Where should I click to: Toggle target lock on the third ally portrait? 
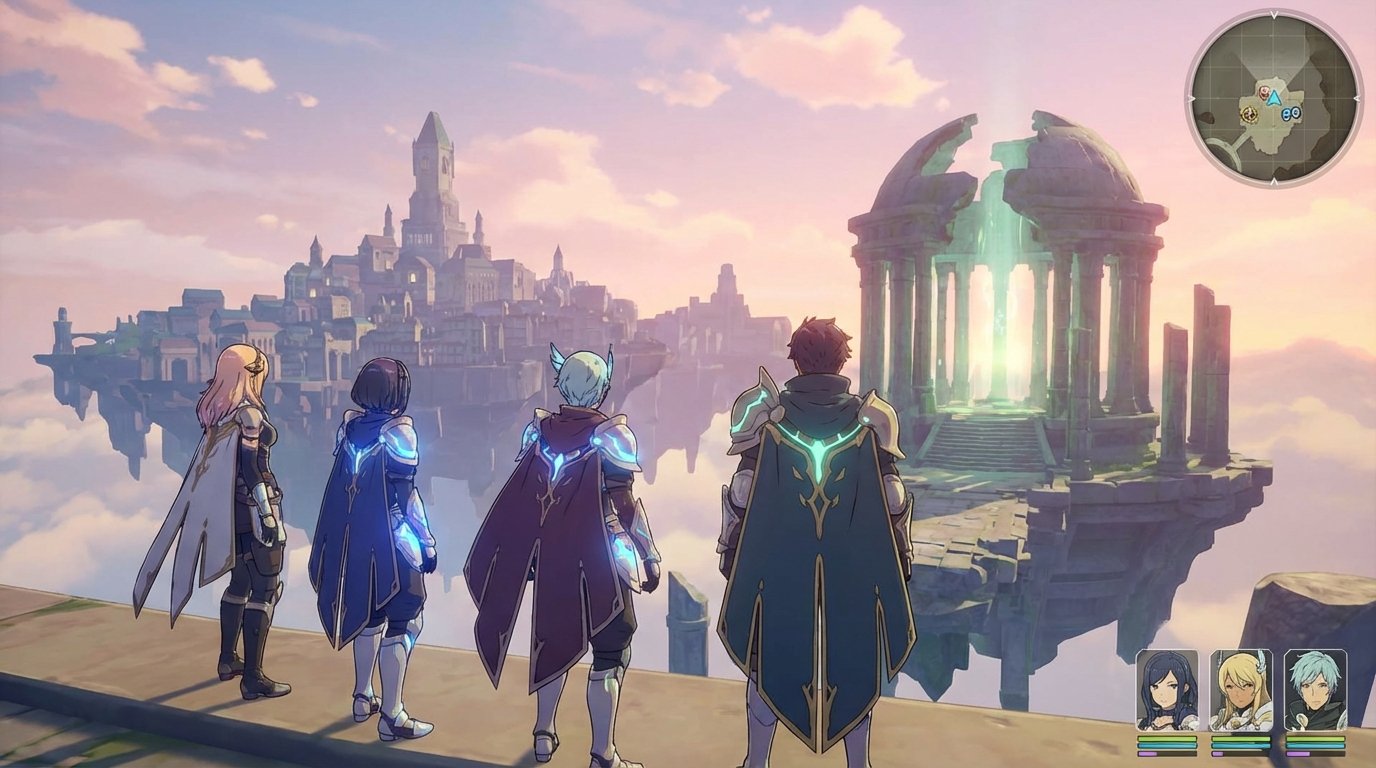click(x=1316, y=688)
